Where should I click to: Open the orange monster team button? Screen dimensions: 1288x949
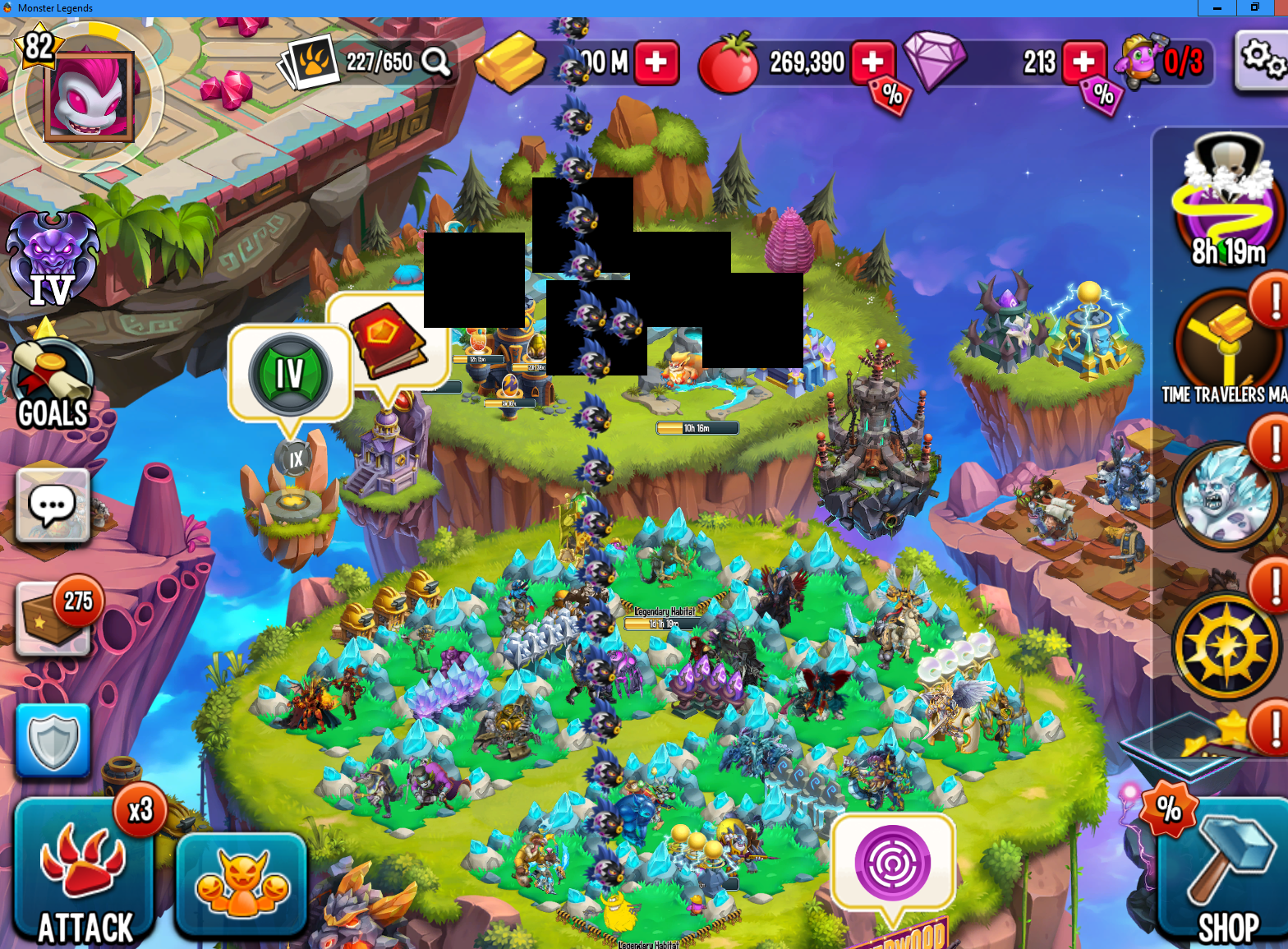click(241, 884)
